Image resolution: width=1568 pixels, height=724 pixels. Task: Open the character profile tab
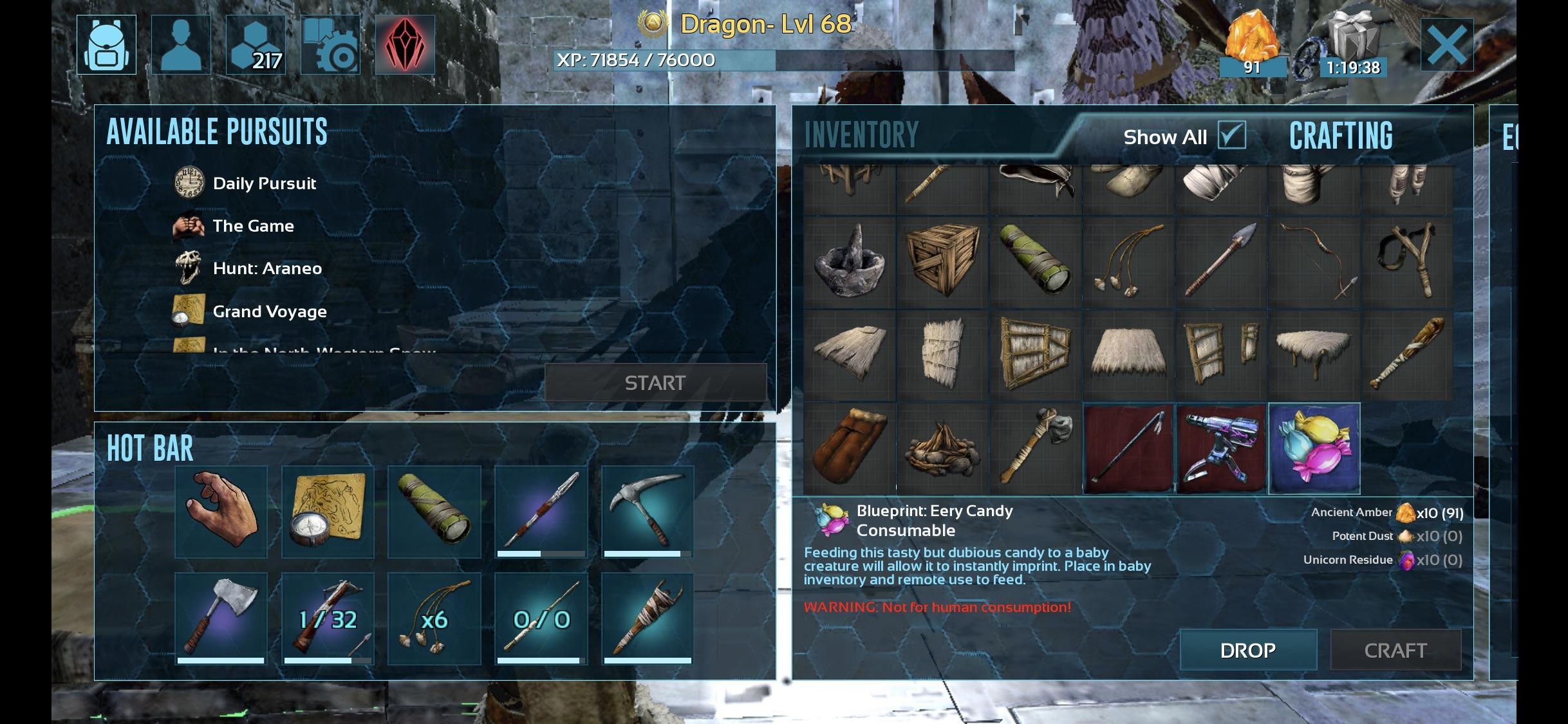[181, 45]
